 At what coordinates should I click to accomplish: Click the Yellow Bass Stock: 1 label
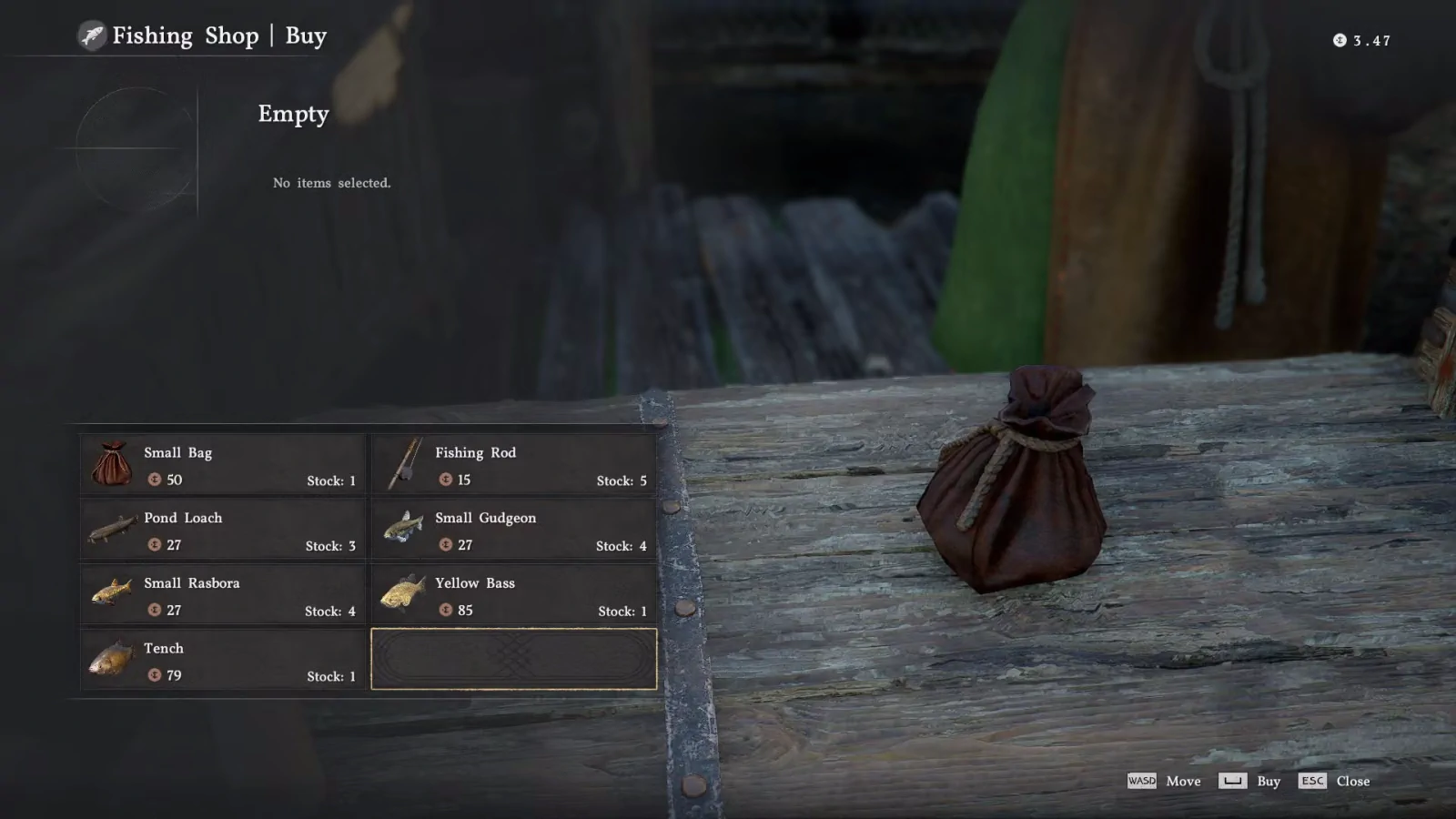pos(622,611)
